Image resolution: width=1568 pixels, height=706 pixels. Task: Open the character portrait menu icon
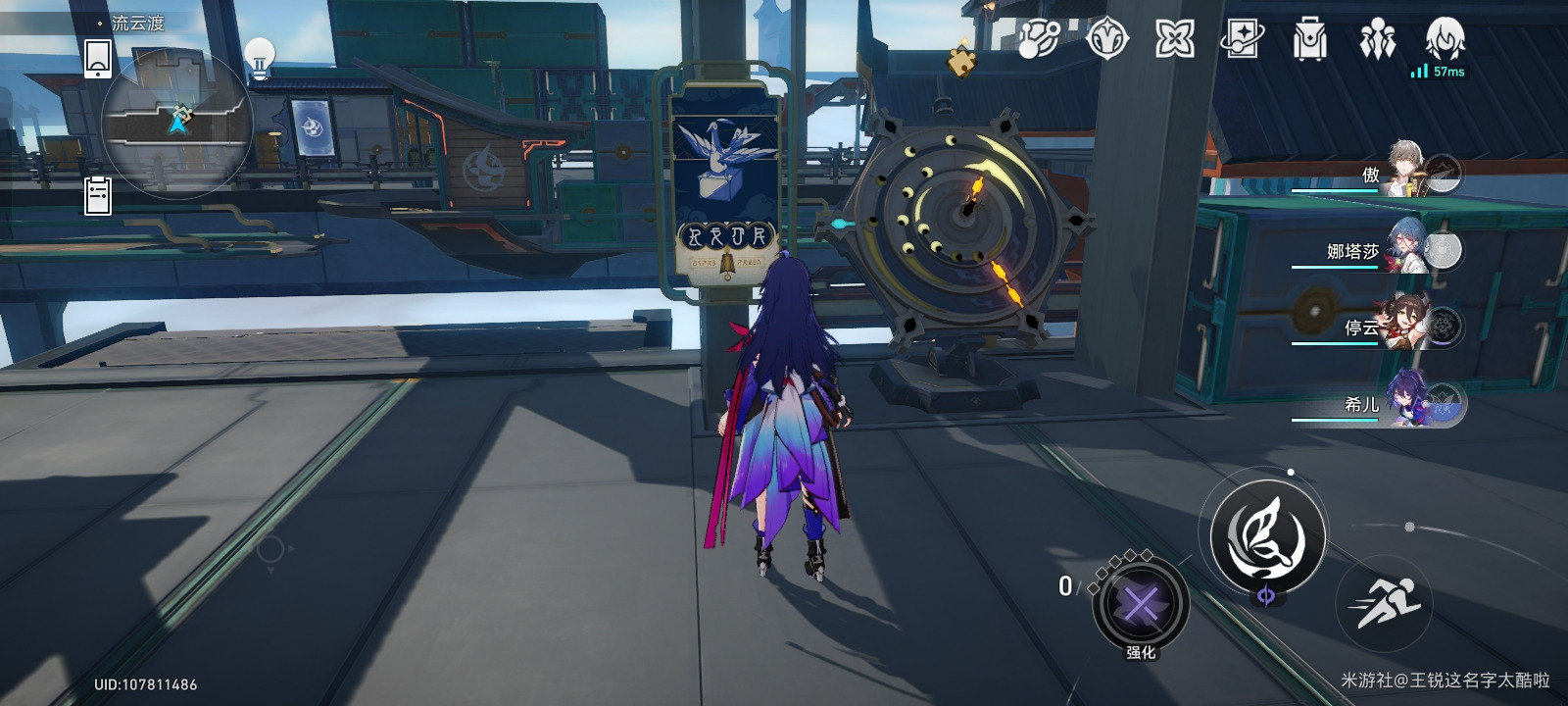[x=1445, y=40]
